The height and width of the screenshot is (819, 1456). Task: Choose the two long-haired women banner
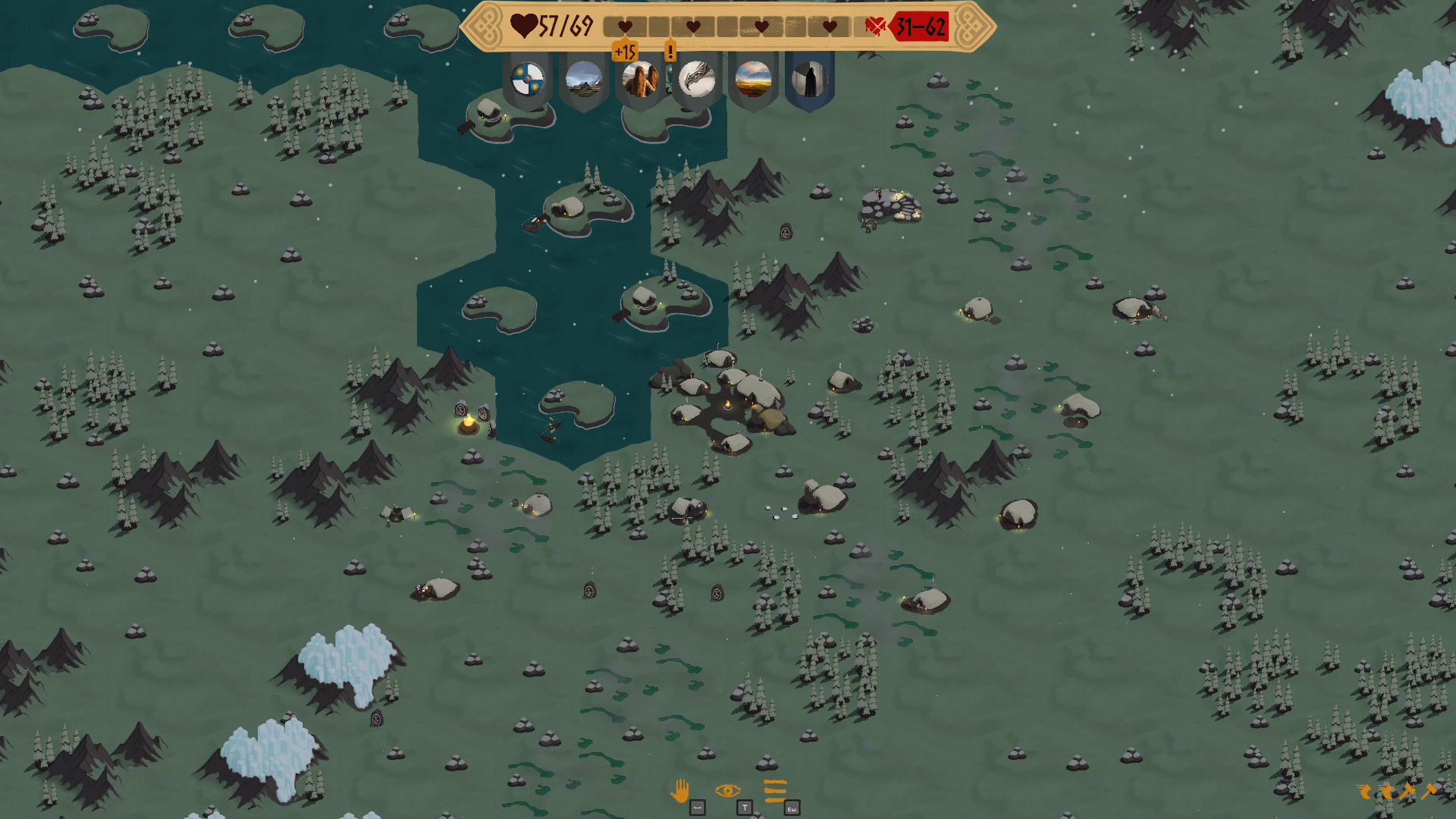640,79
